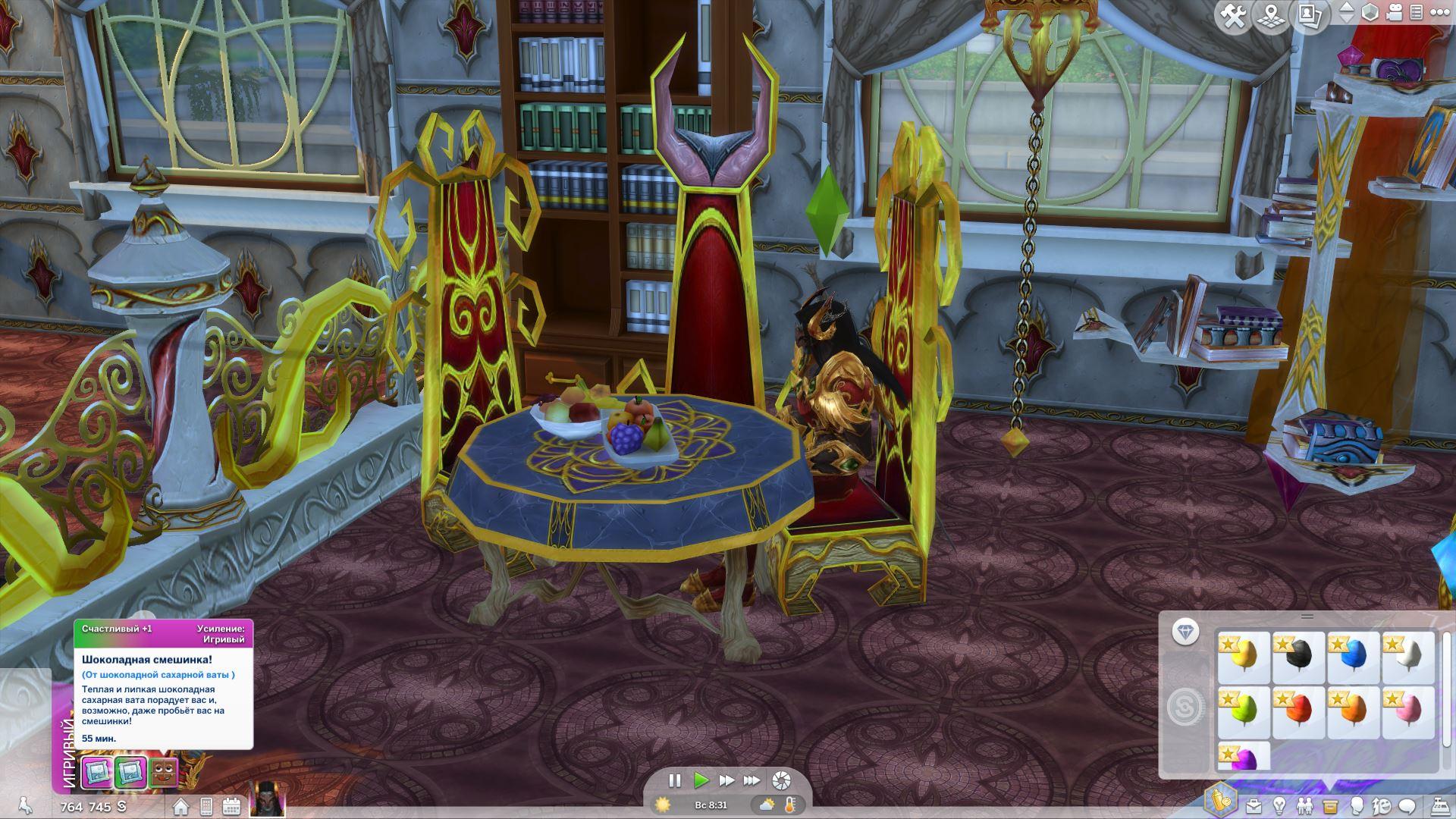1456x819 pixels.
Task: Select the yellow cotton candy in inventory
Action: coord(1243,657)
